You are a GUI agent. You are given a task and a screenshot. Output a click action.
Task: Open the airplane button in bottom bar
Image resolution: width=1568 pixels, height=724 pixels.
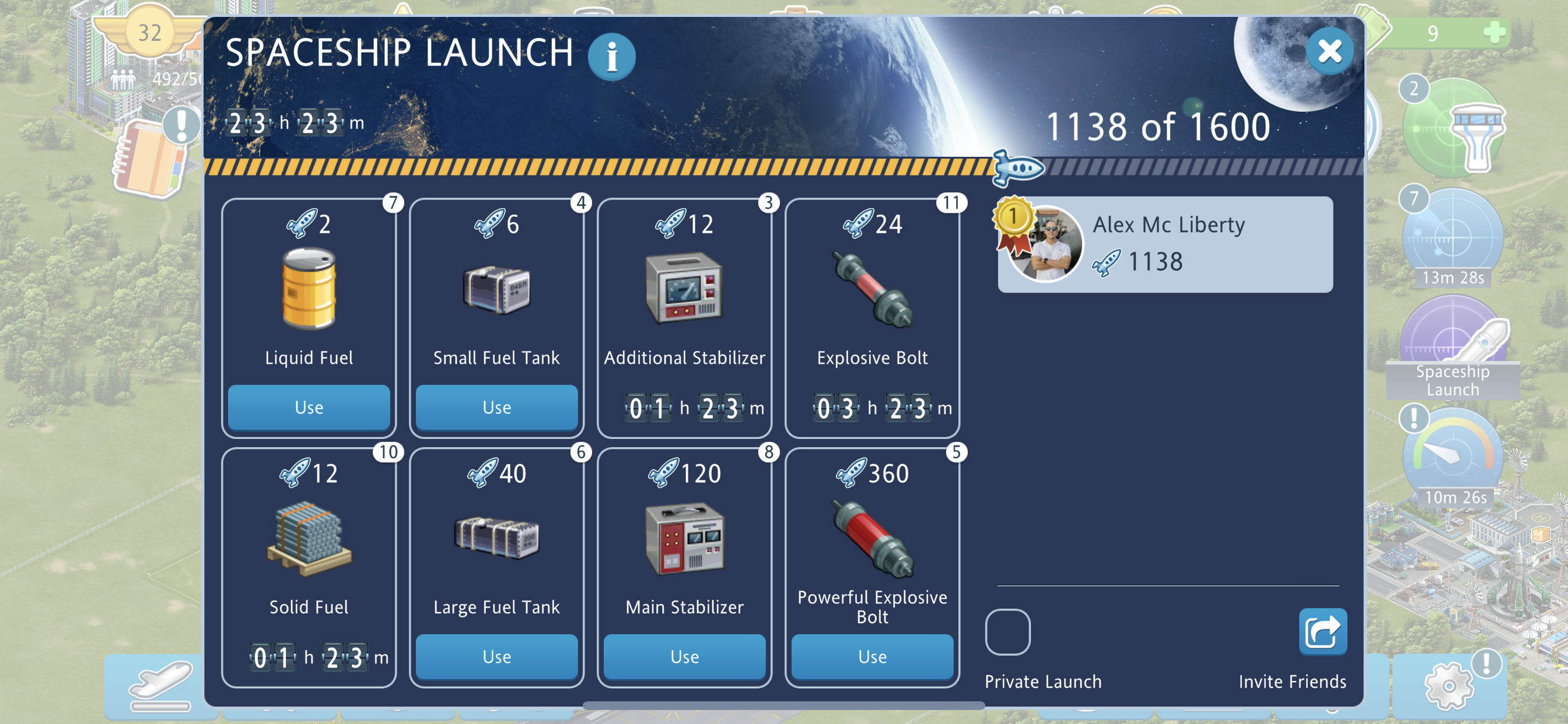pos(160,687)
